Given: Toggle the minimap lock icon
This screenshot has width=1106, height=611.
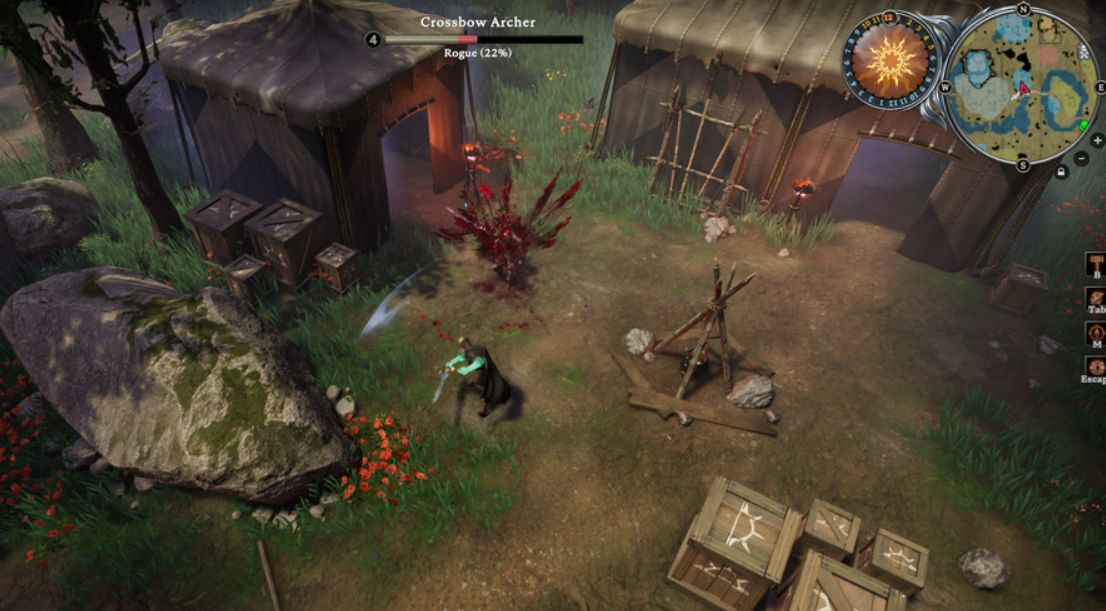Looking at the screenshot, I should (1062, 172).
